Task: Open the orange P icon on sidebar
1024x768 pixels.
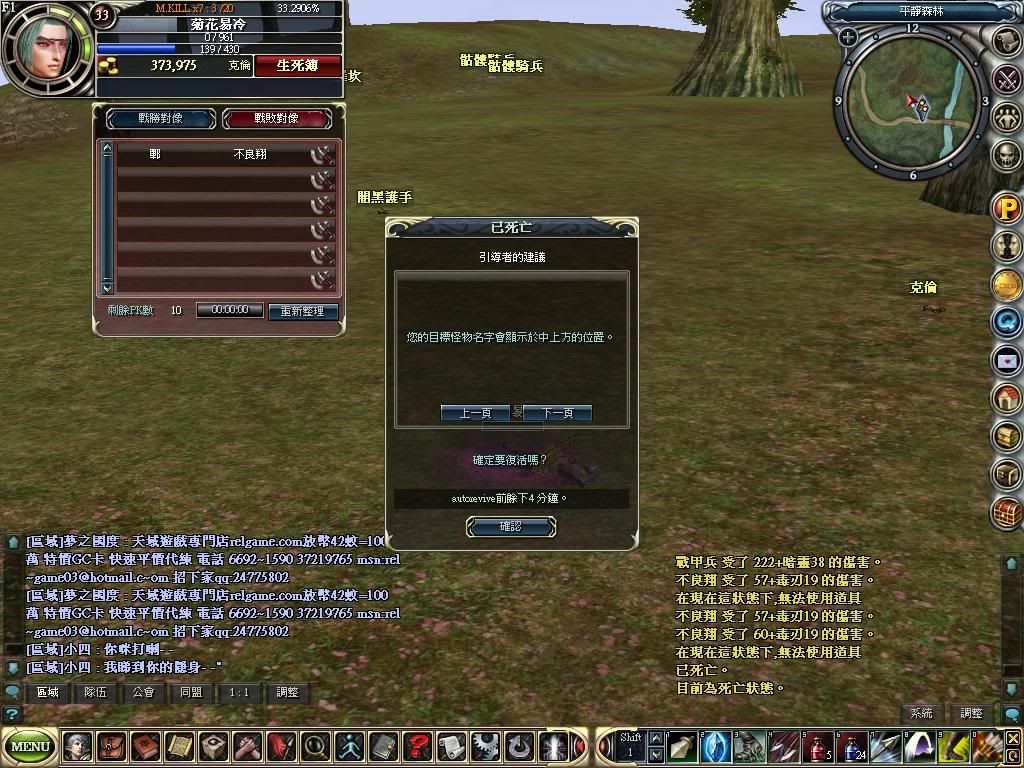Action: (1007, 208)
